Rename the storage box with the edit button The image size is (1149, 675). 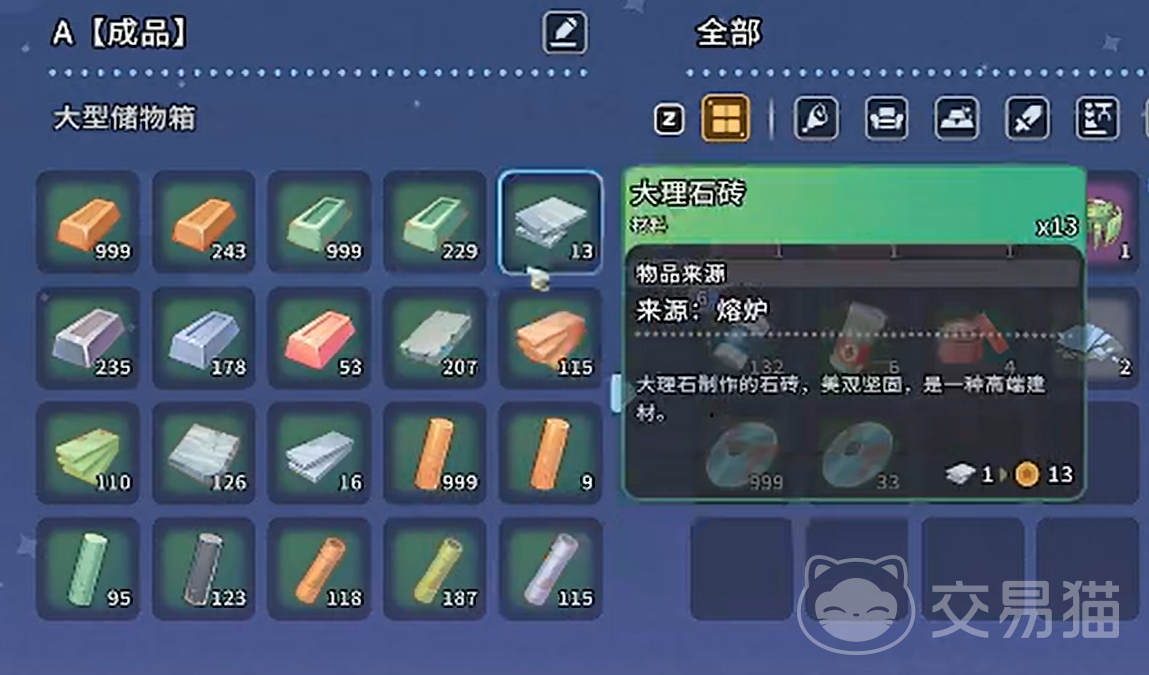click(x=565, y=33)
